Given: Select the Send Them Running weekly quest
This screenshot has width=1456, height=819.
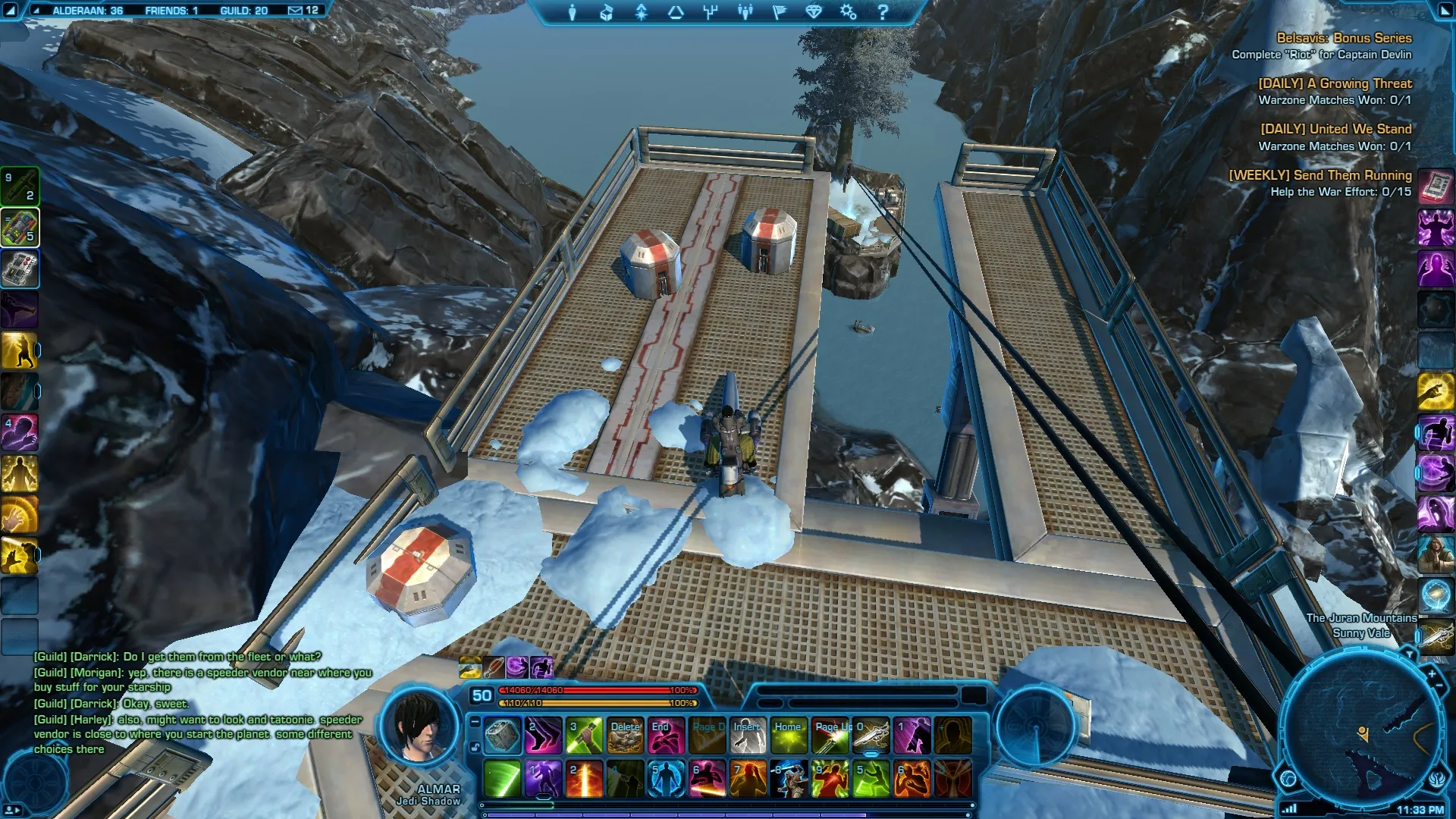Looking at the screenshot, I should click(1319, 175).
